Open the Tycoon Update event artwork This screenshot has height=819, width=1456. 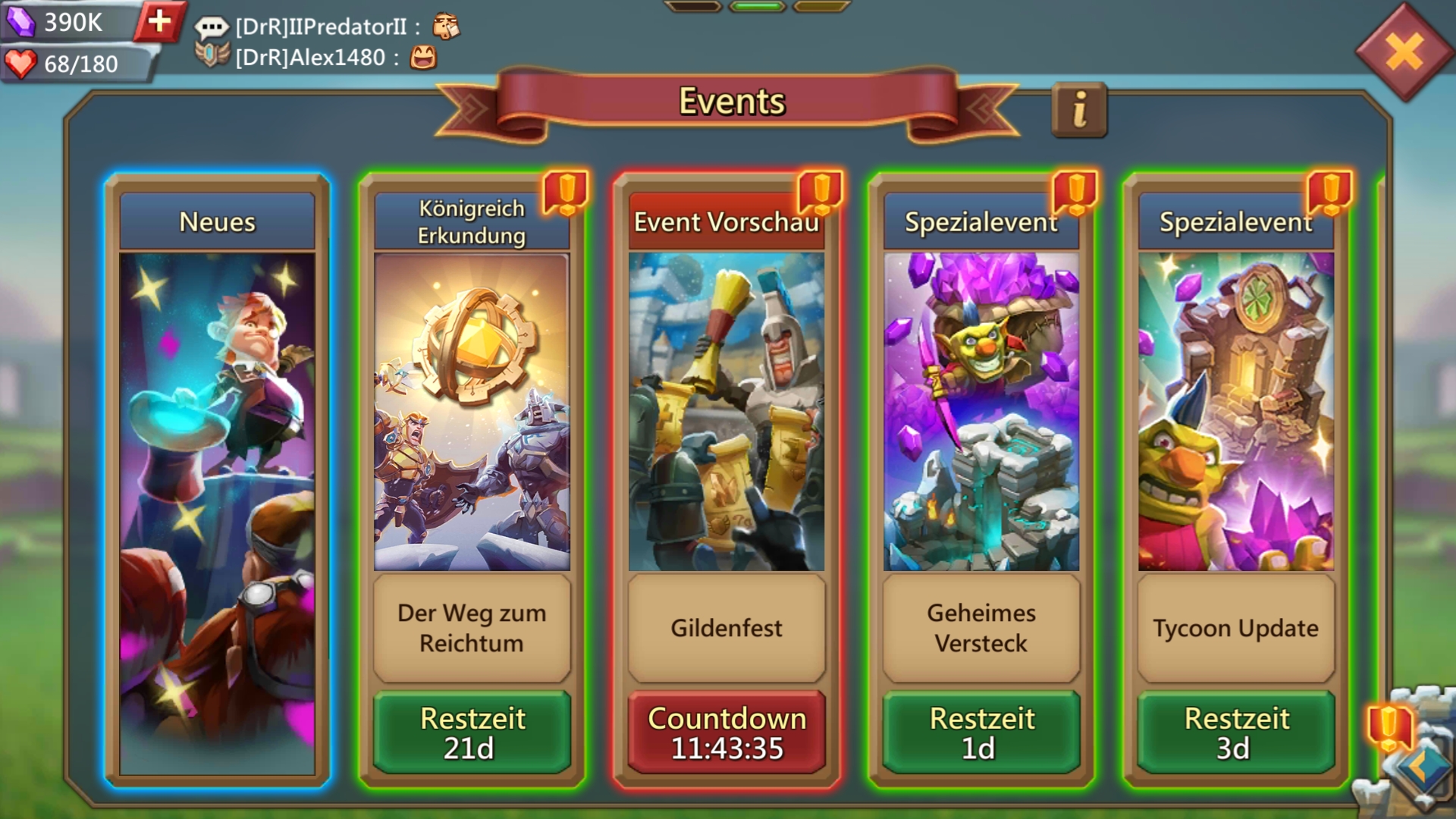[1236, 412]
